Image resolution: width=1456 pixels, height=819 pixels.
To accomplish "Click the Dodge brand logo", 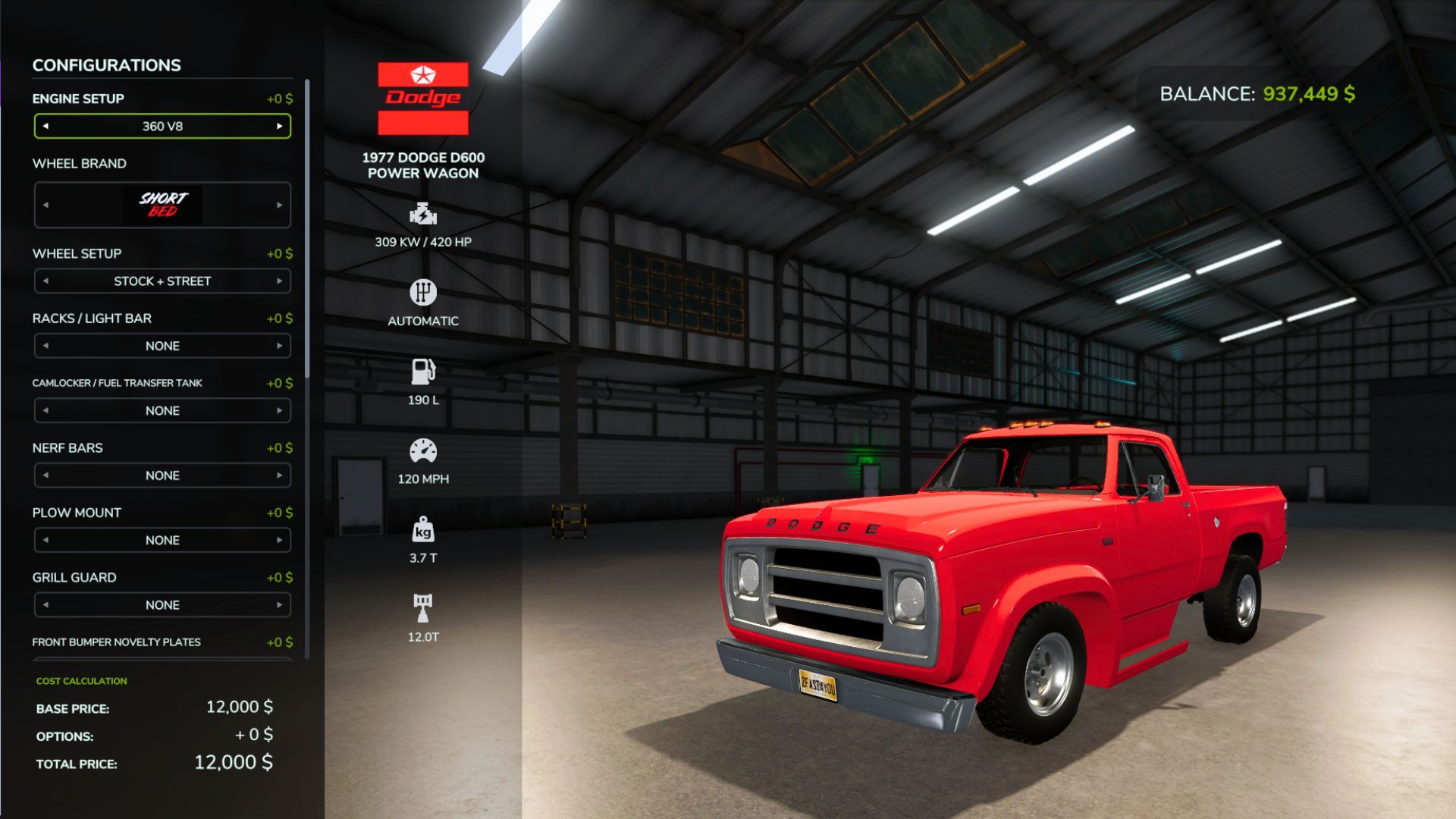I will pyautogui.click(x=422, y=96).
